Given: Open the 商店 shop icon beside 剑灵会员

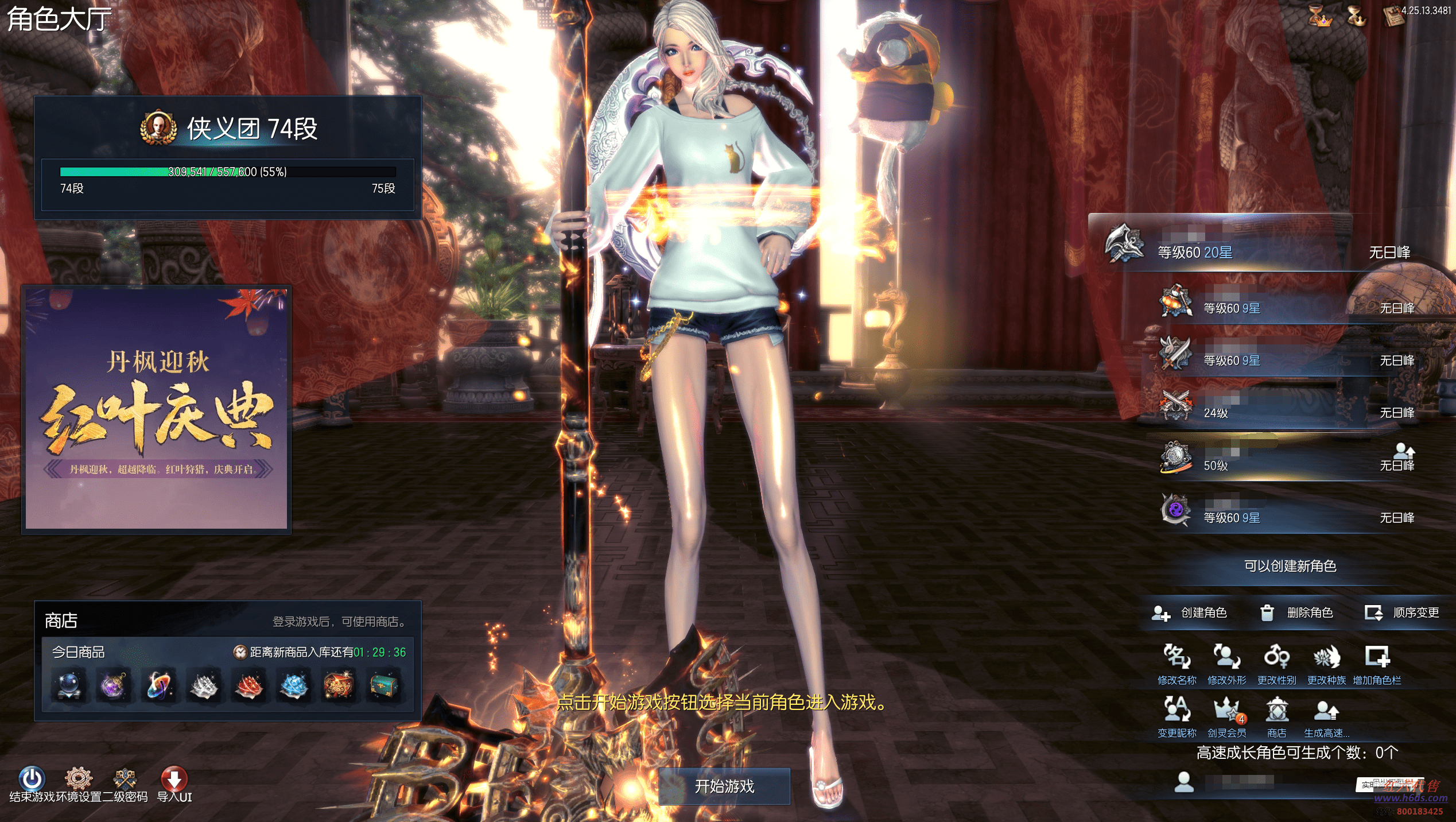Looking at the screenshot, I should click(x=1276, y=711).
